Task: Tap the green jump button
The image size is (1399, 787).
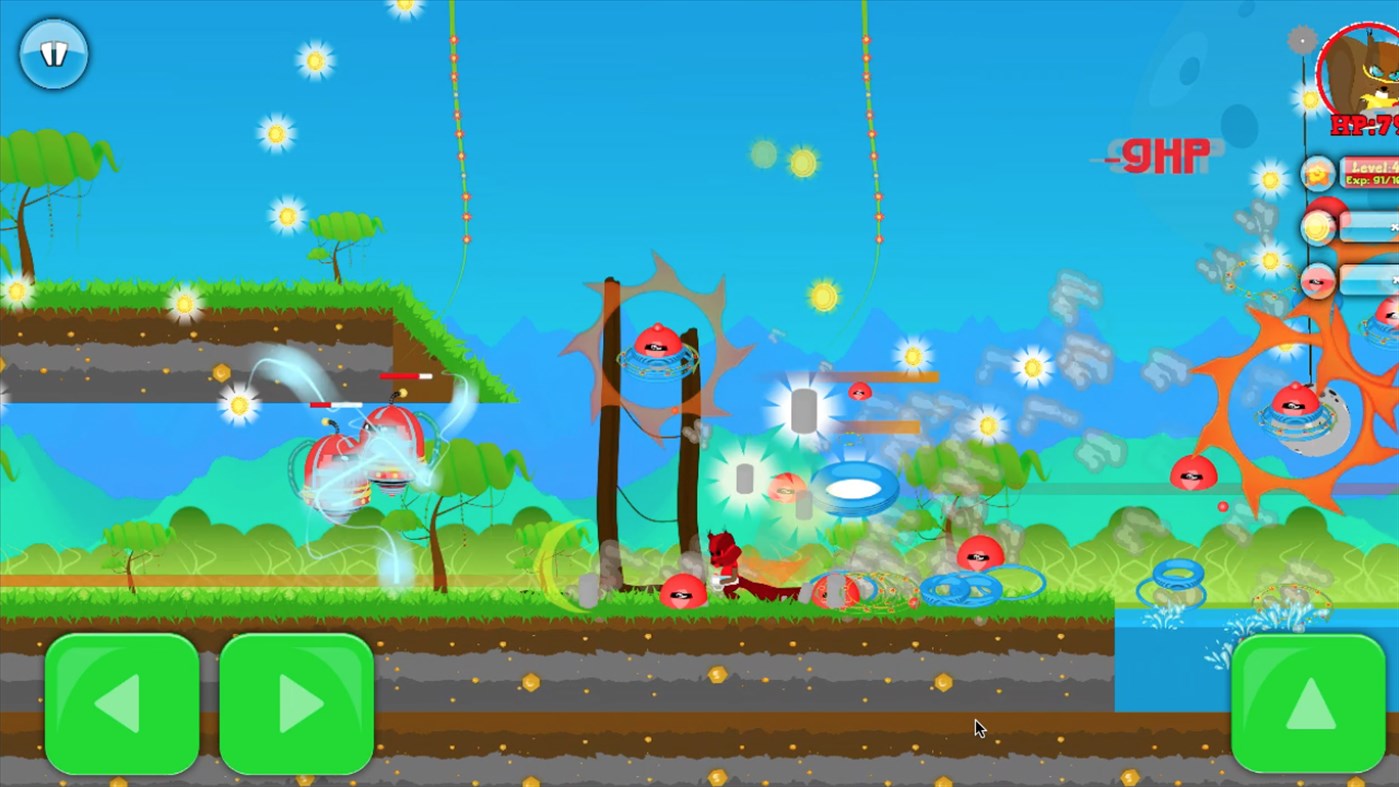Action: point(1308,703)
